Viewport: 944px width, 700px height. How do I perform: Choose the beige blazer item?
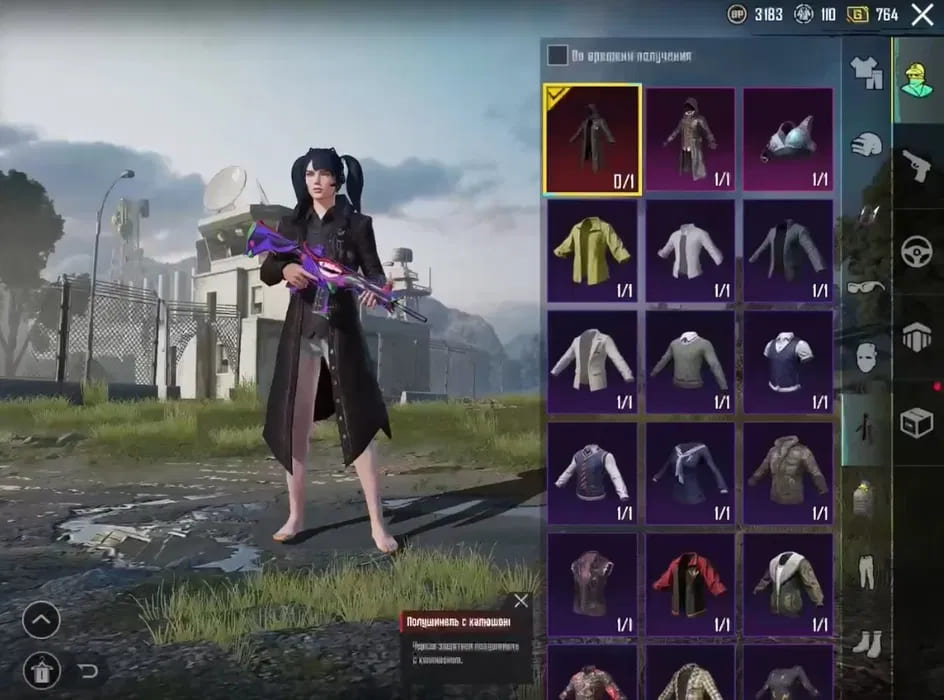click(593, 362)
